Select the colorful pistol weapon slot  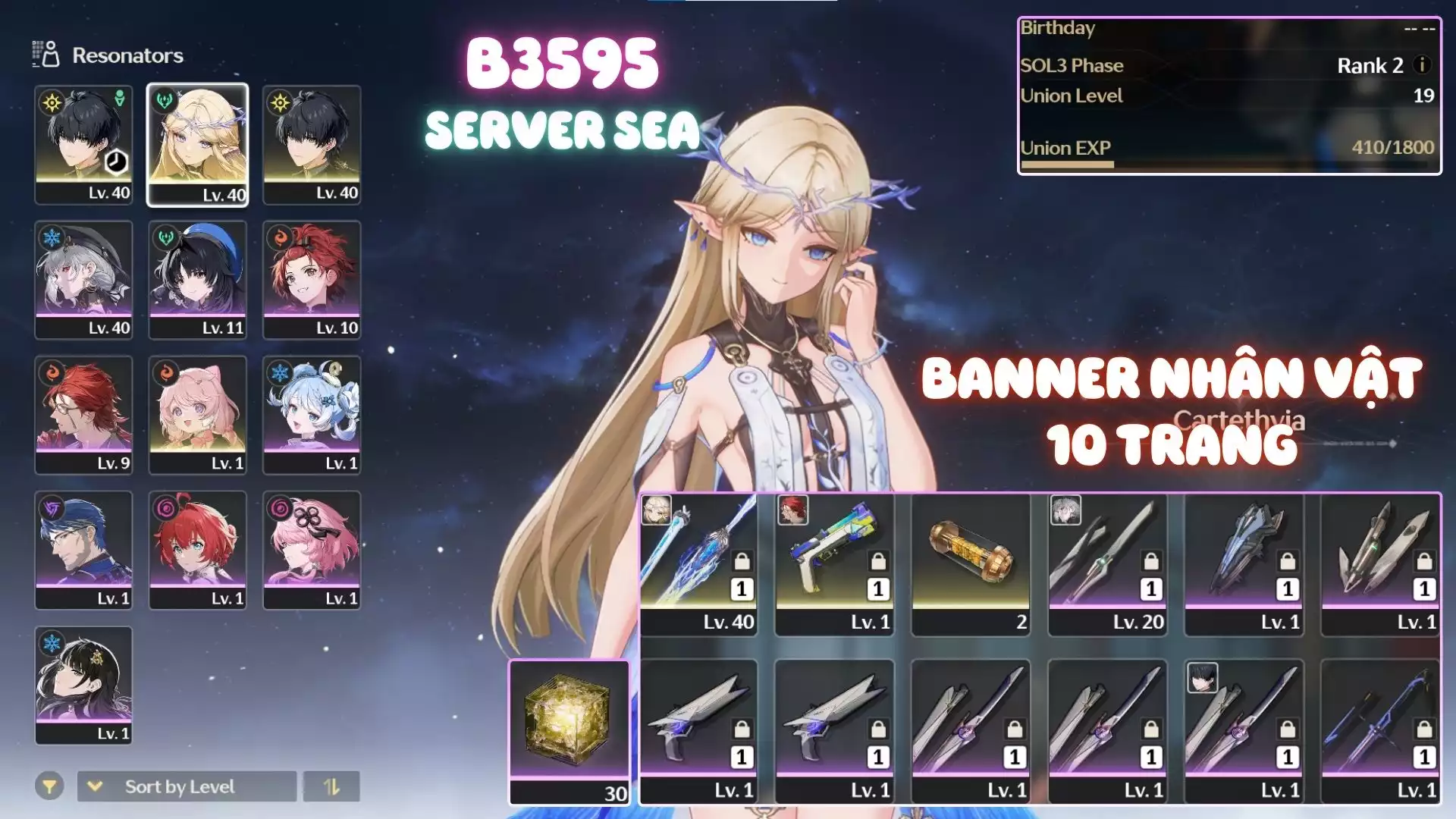834,563
